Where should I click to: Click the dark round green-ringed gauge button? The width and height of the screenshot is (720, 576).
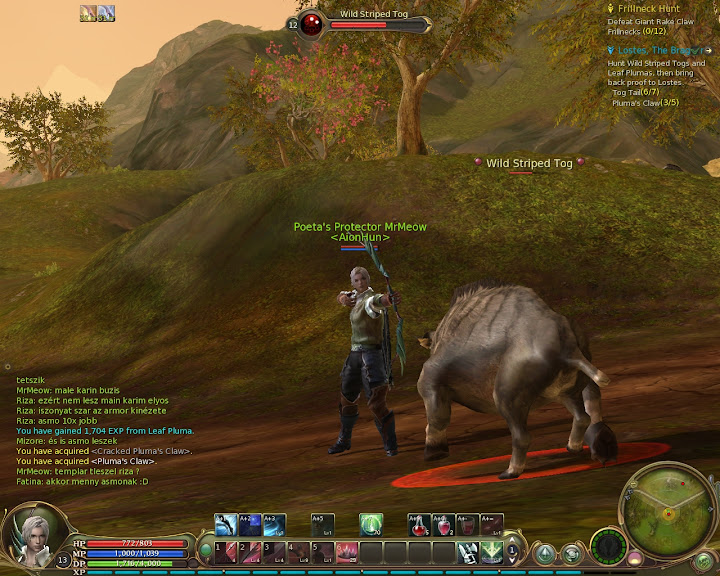[x=607, y=547]
